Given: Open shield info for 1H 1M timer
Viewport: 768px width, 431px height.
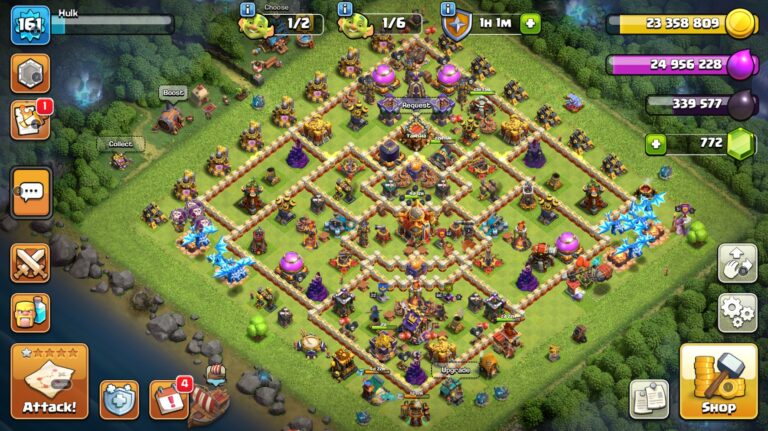Looking at the screenshot, I should pos(455,22).
